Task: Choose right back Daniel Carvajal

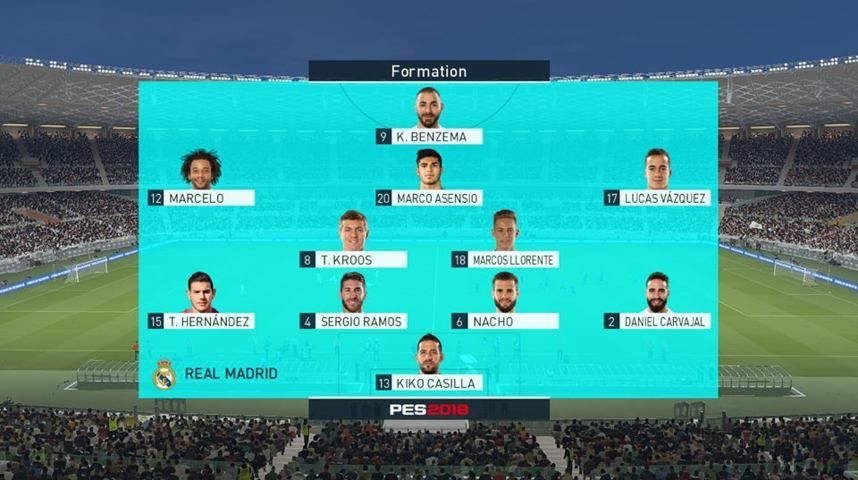Action: pos(656,321)
